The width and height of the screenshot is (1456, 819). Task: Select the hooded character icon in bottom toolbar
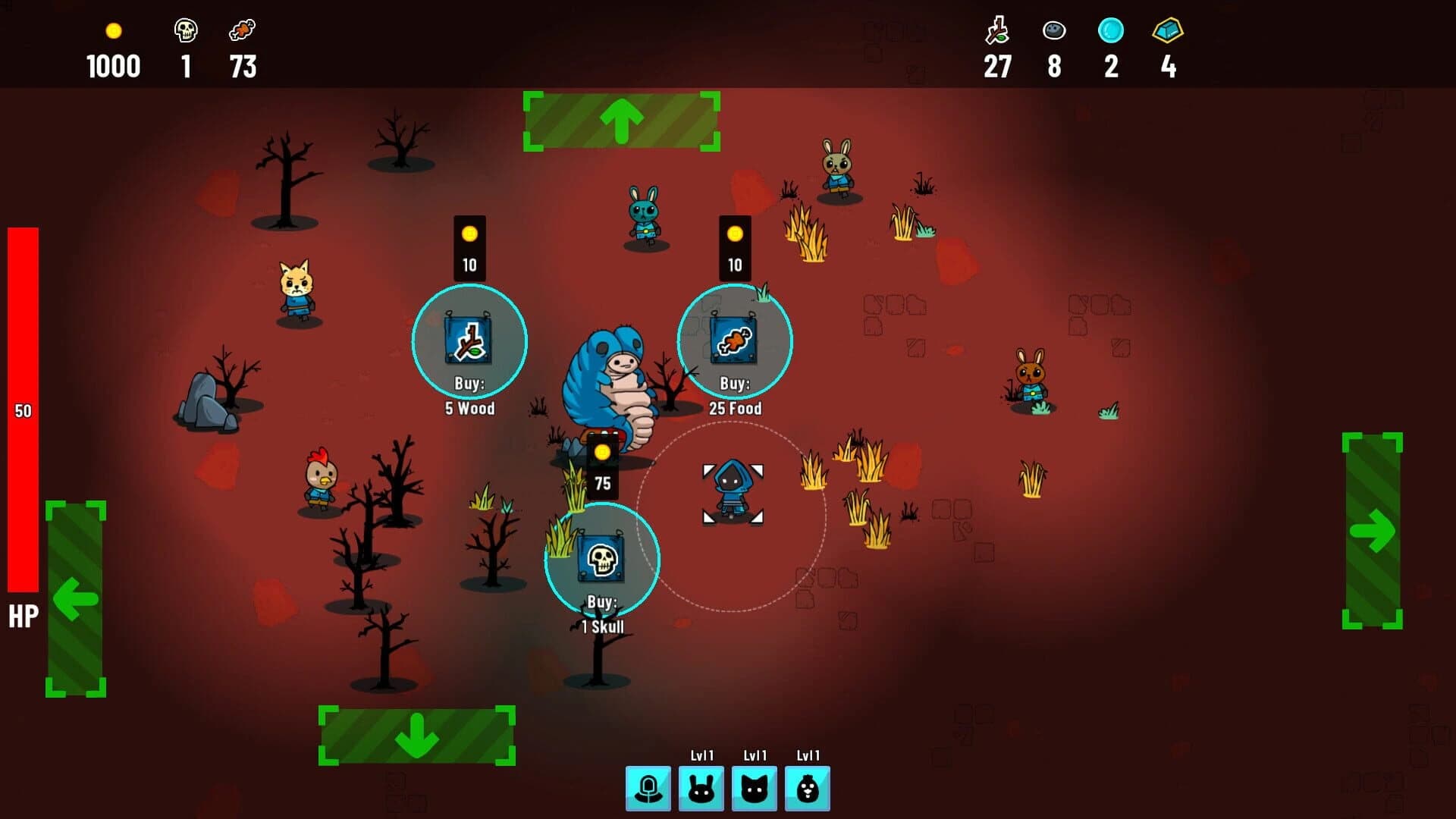(648, 788)
